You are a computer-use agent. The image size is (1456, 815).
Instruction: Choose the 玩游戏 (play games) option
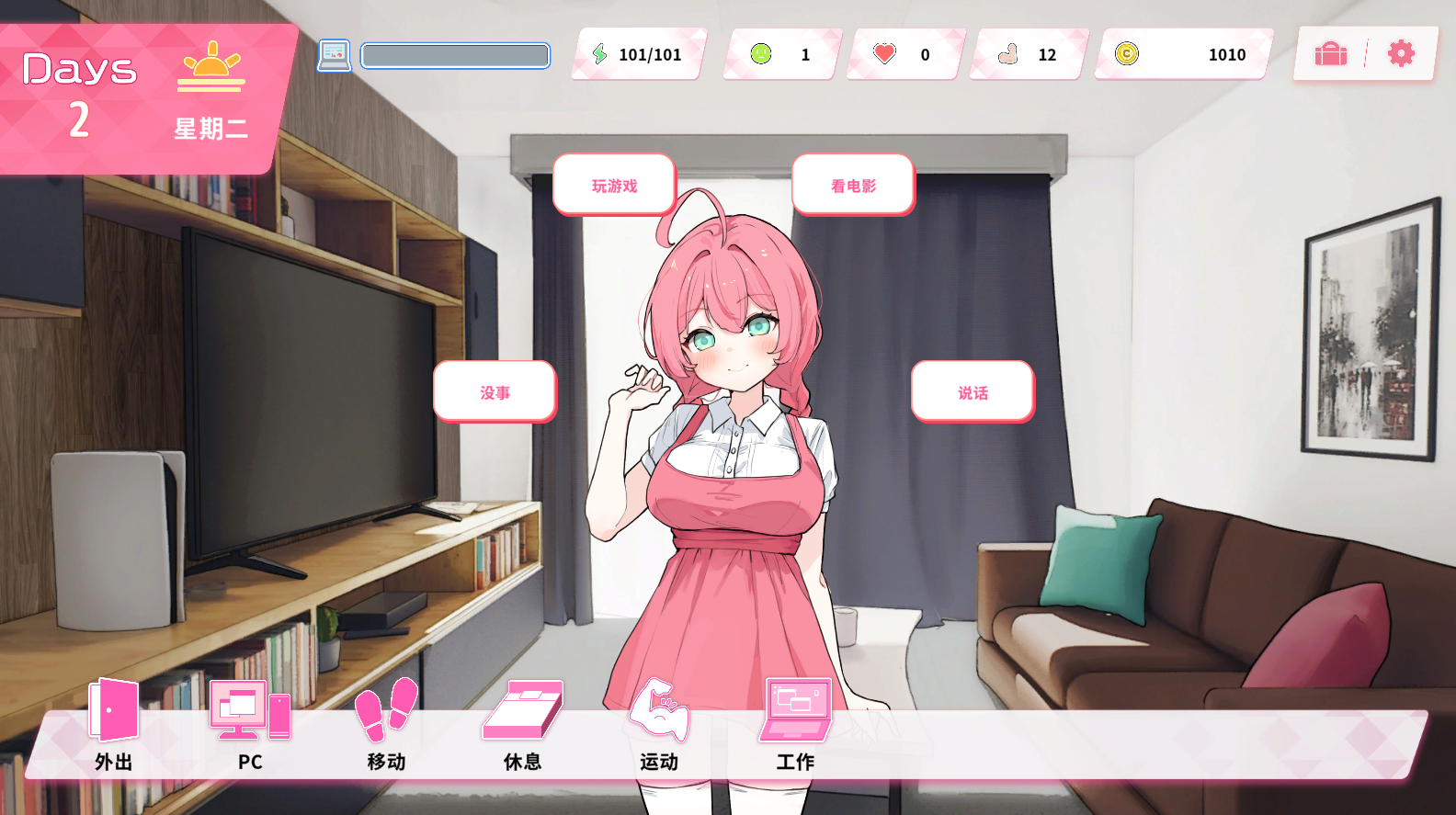pyautogui.click(x=614, y=185)
